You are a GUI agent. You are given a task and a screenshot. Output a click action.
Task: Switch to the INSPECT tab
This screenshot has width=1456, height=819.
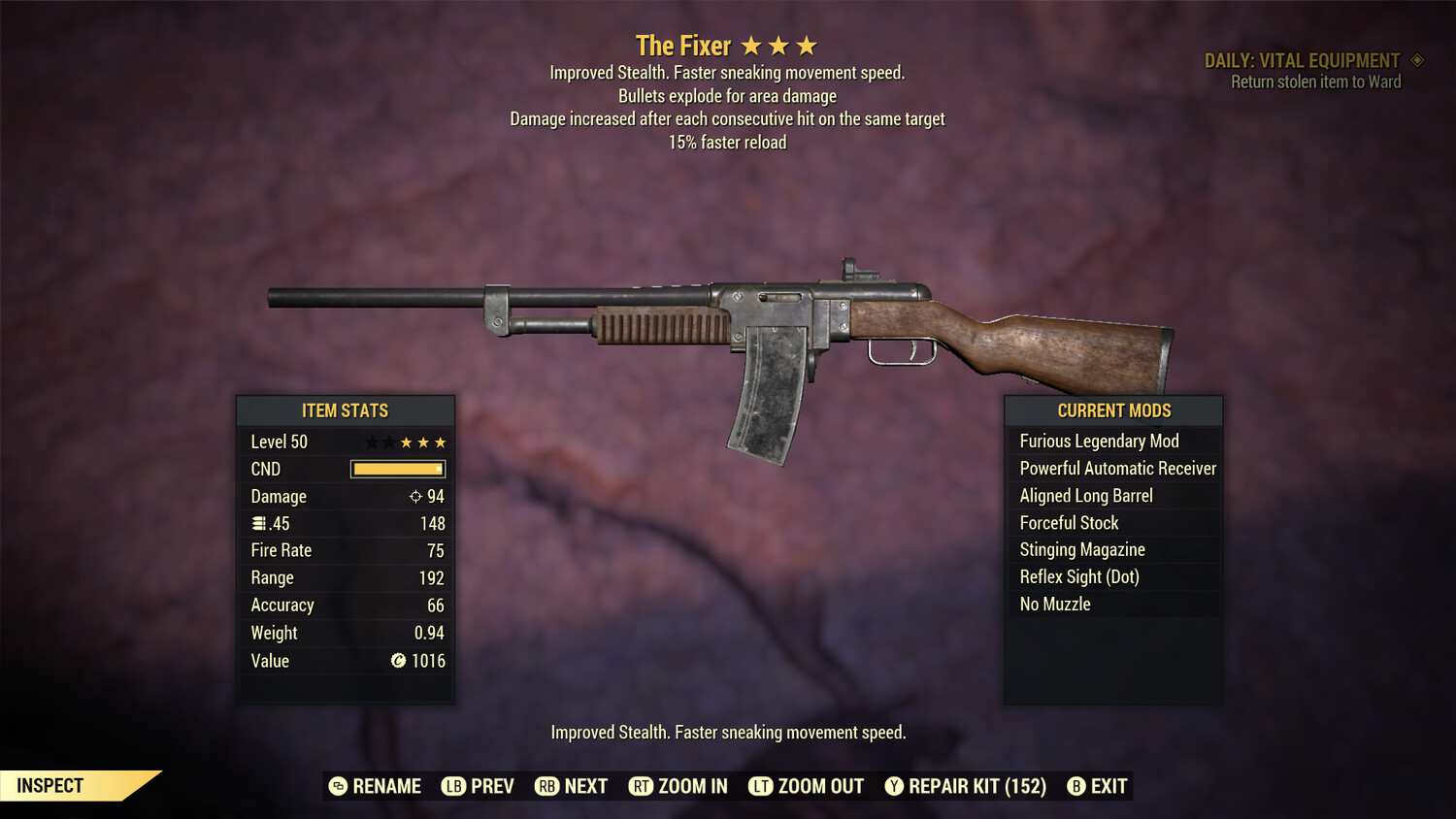click(x=49, y=785)
